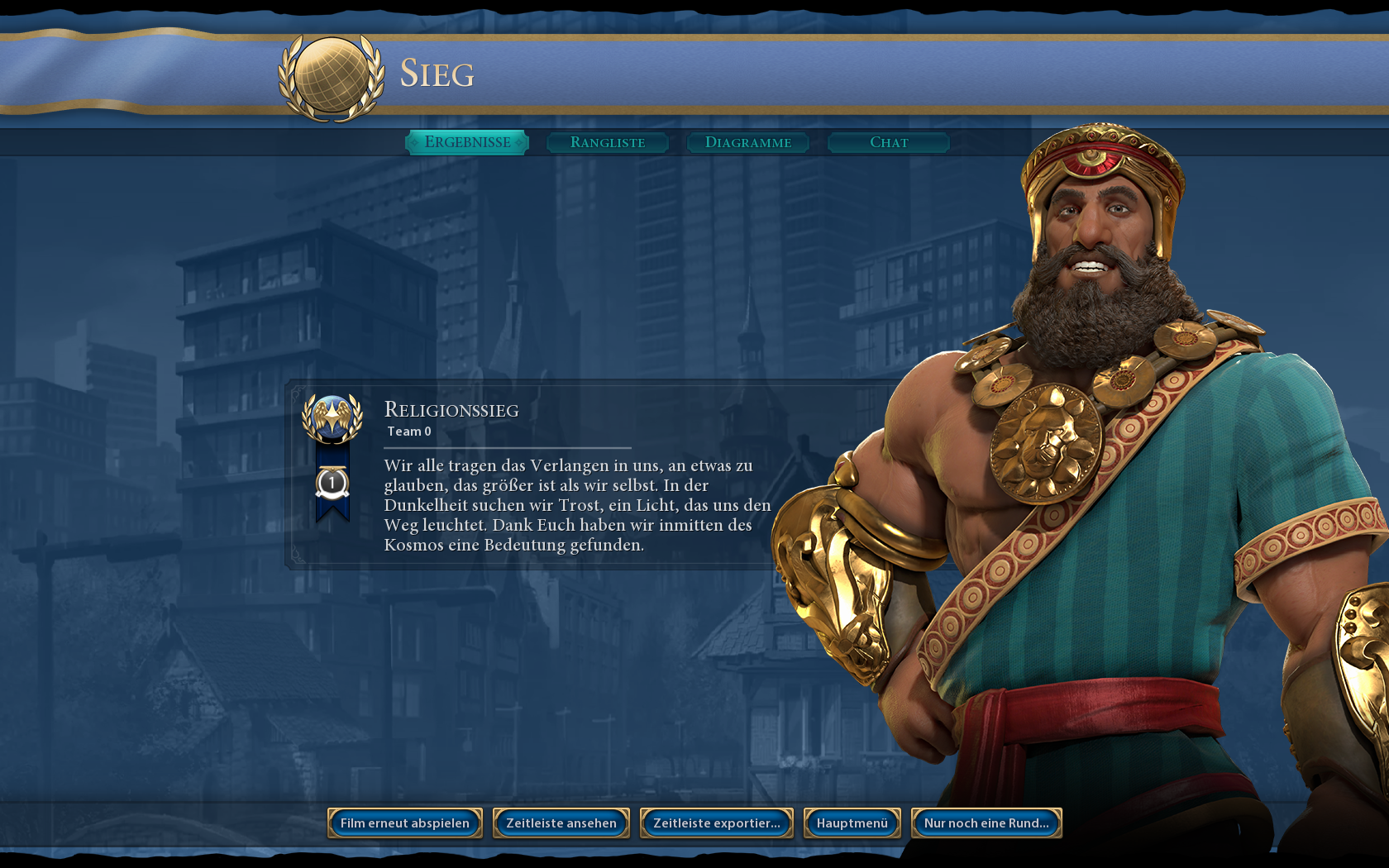
Task: Click Film erneut abspielen button
Action: pyautogui.click(x=405, y=823)
